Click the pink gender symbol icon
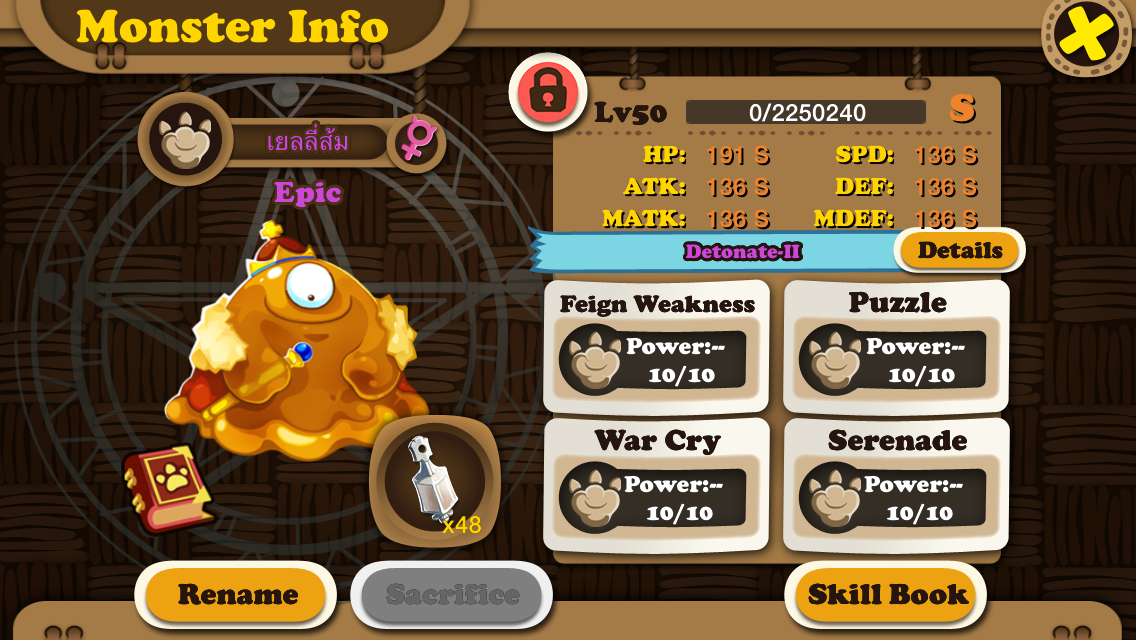The image size is (1136, 640). (x=414, y=140)
